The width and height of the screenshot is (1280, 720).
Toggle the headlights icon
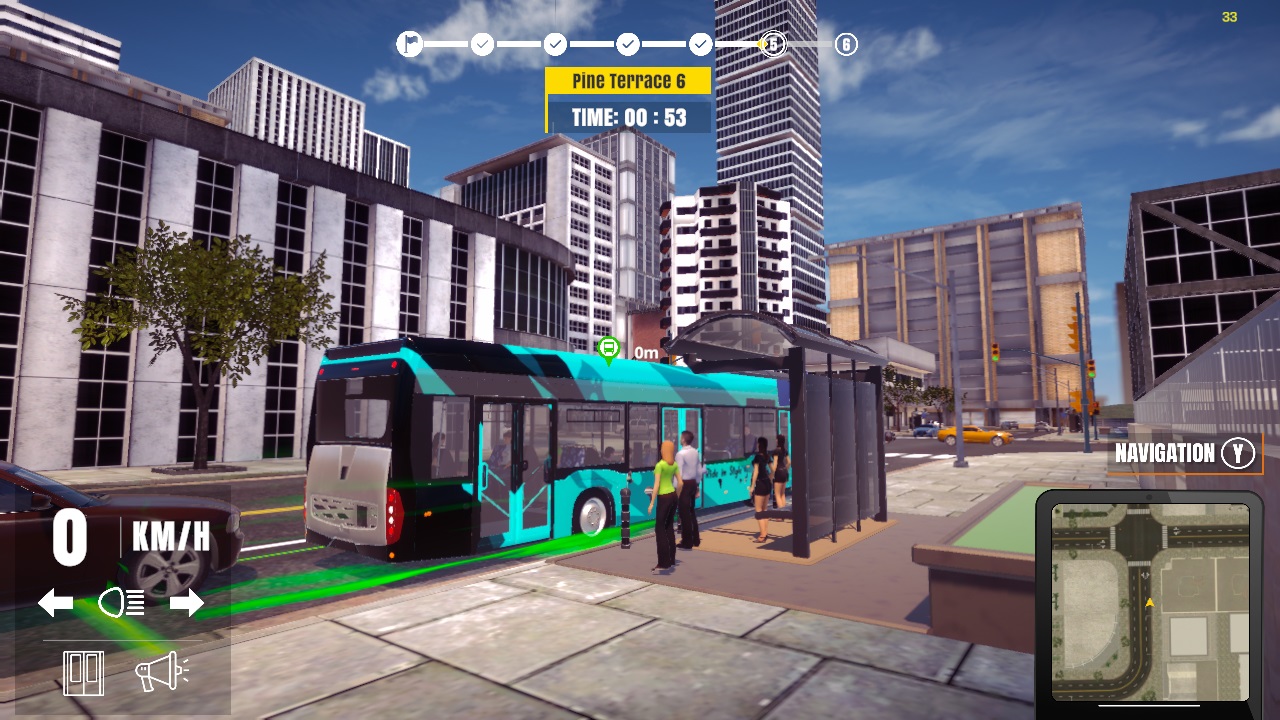point(119,601)
